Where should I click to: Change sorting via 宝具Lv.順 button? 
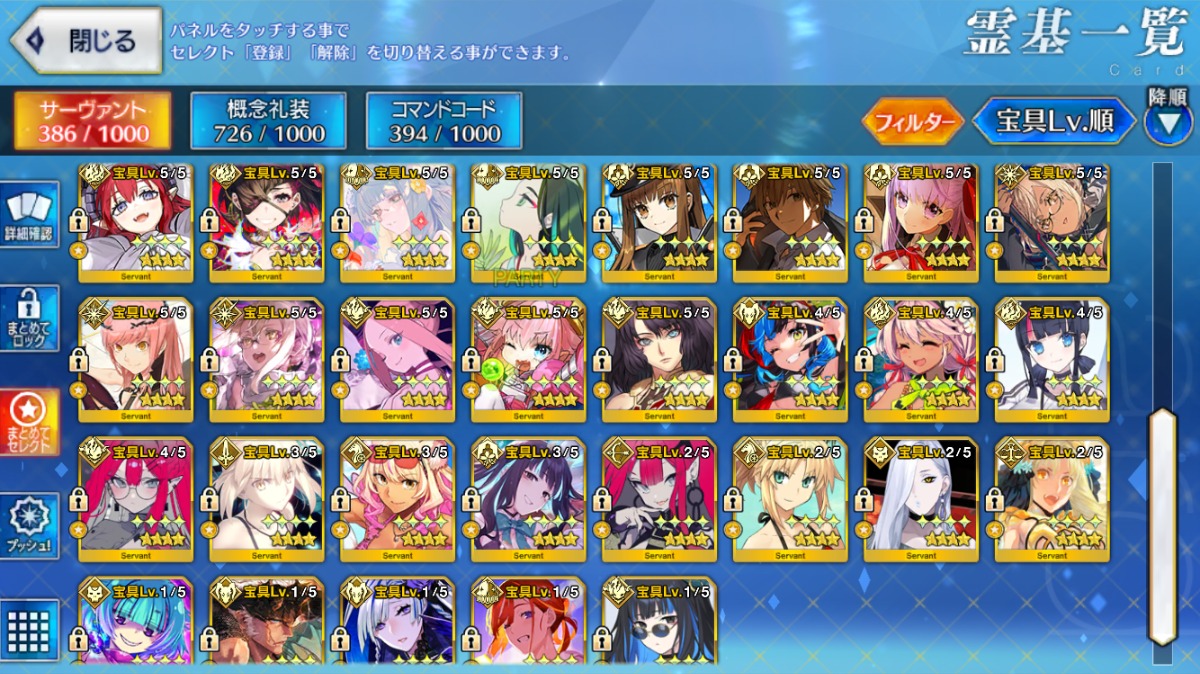(1055, 121)
